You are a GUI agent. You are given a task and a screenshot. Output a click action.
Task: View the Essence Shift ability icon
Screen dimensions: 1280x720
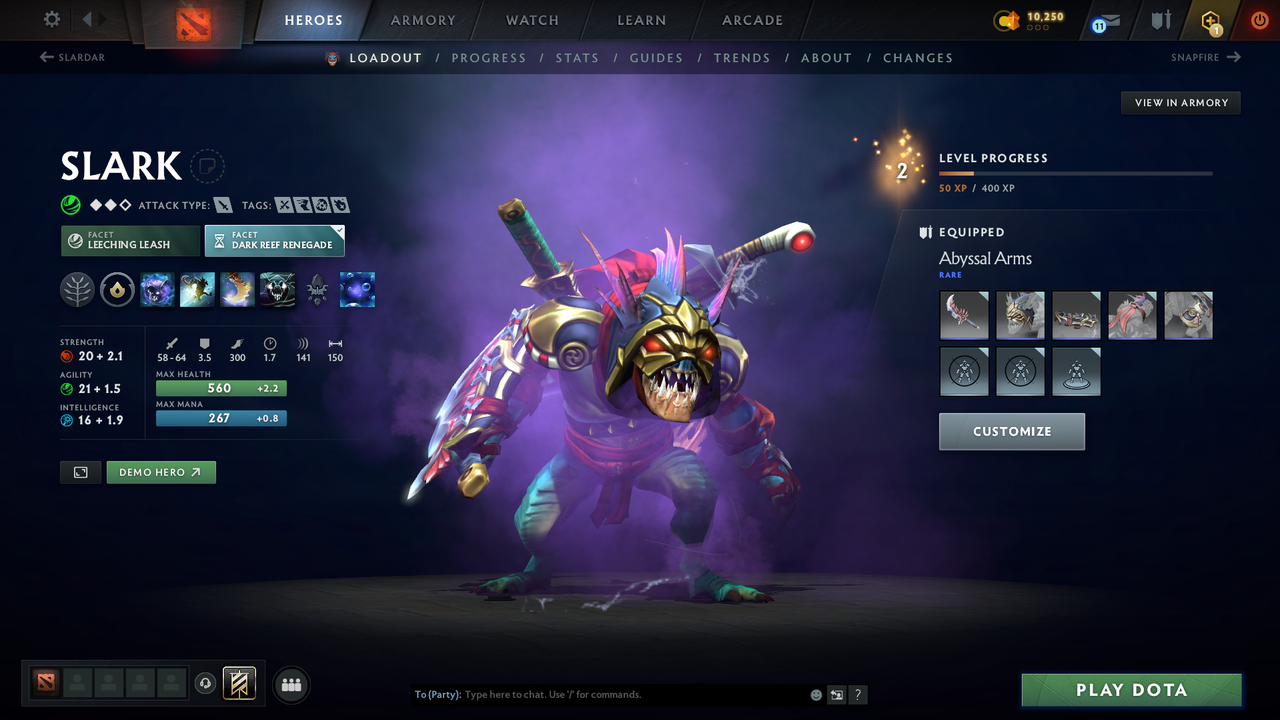[237, 289]
